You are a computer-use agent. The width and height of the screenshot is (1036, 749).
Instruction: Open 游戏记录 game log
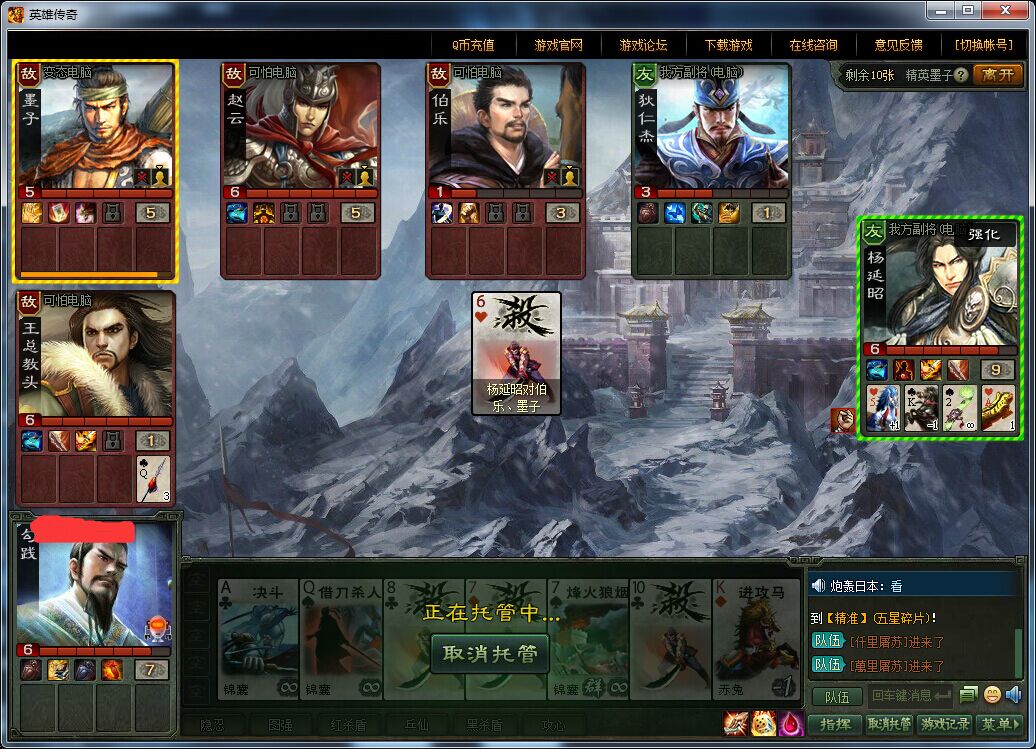945,724
